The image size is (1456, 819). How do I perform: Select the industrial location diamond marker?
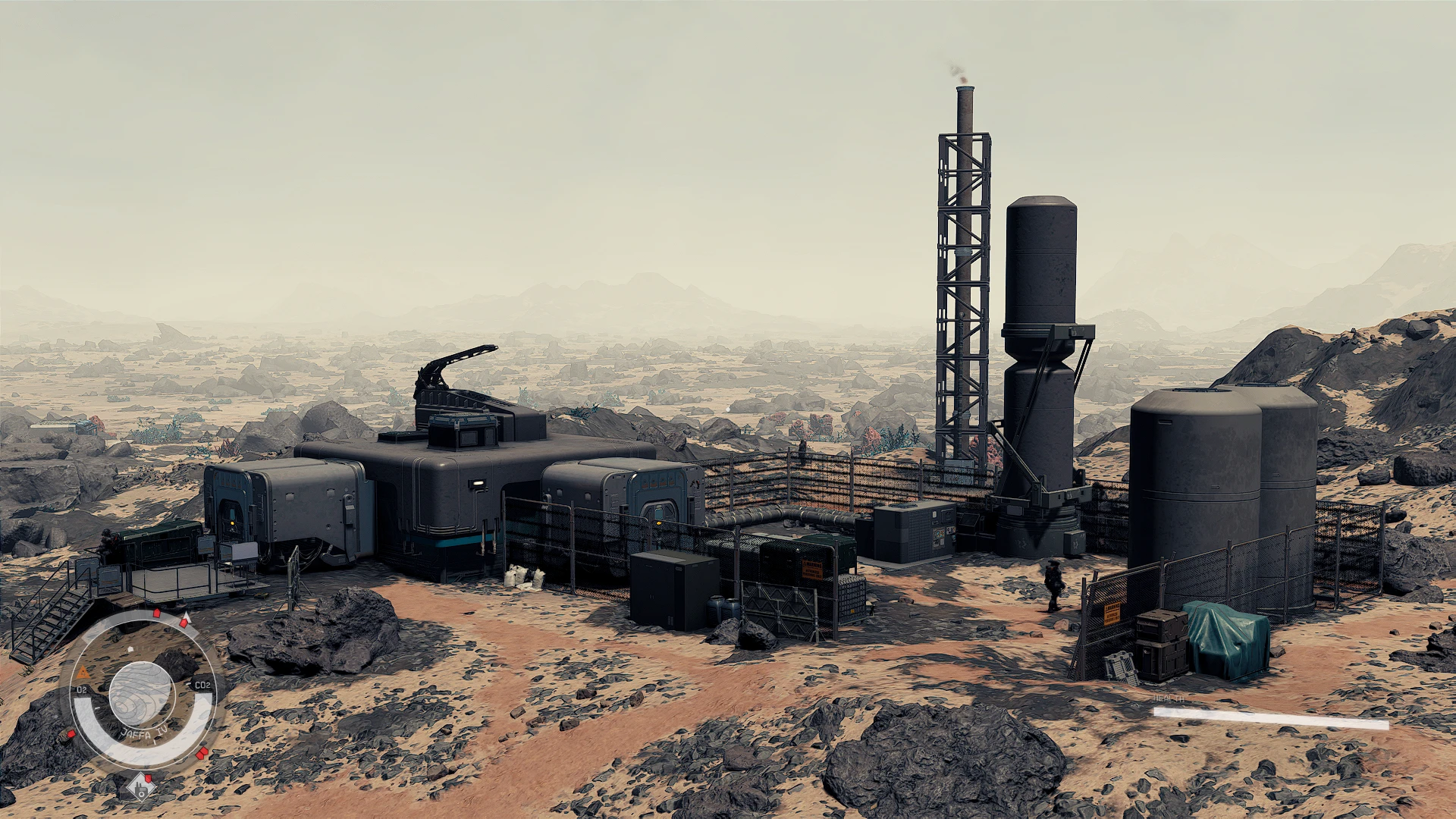tap(141, 788)
